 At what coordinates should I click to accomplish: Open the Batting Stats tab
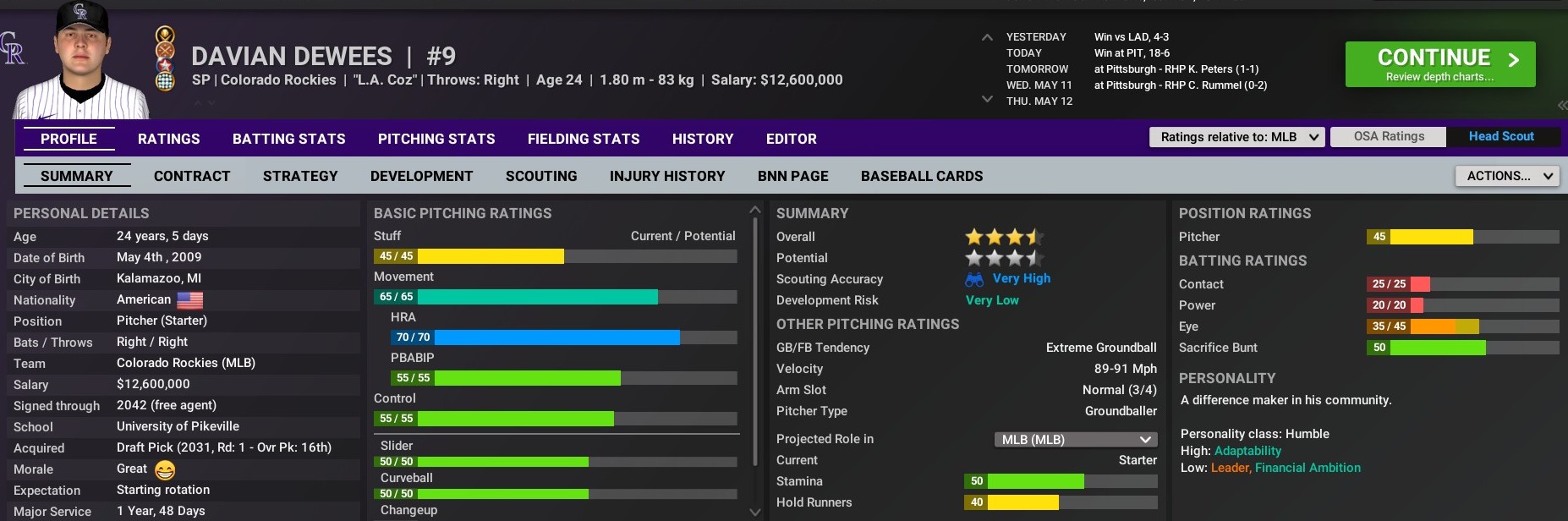(289, 139)
